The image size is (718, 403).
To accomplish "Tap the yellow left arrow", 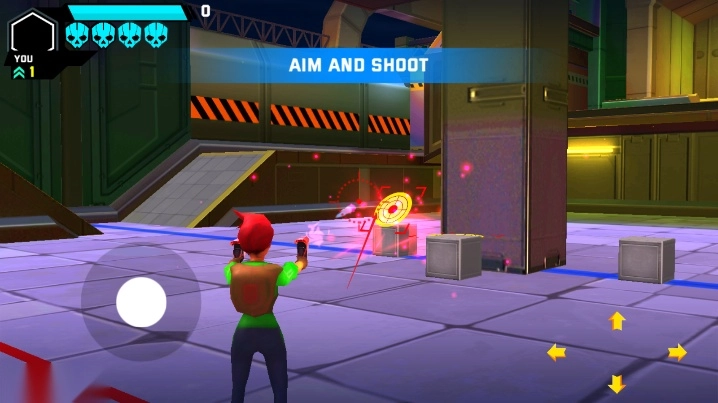I will point(556,352).
